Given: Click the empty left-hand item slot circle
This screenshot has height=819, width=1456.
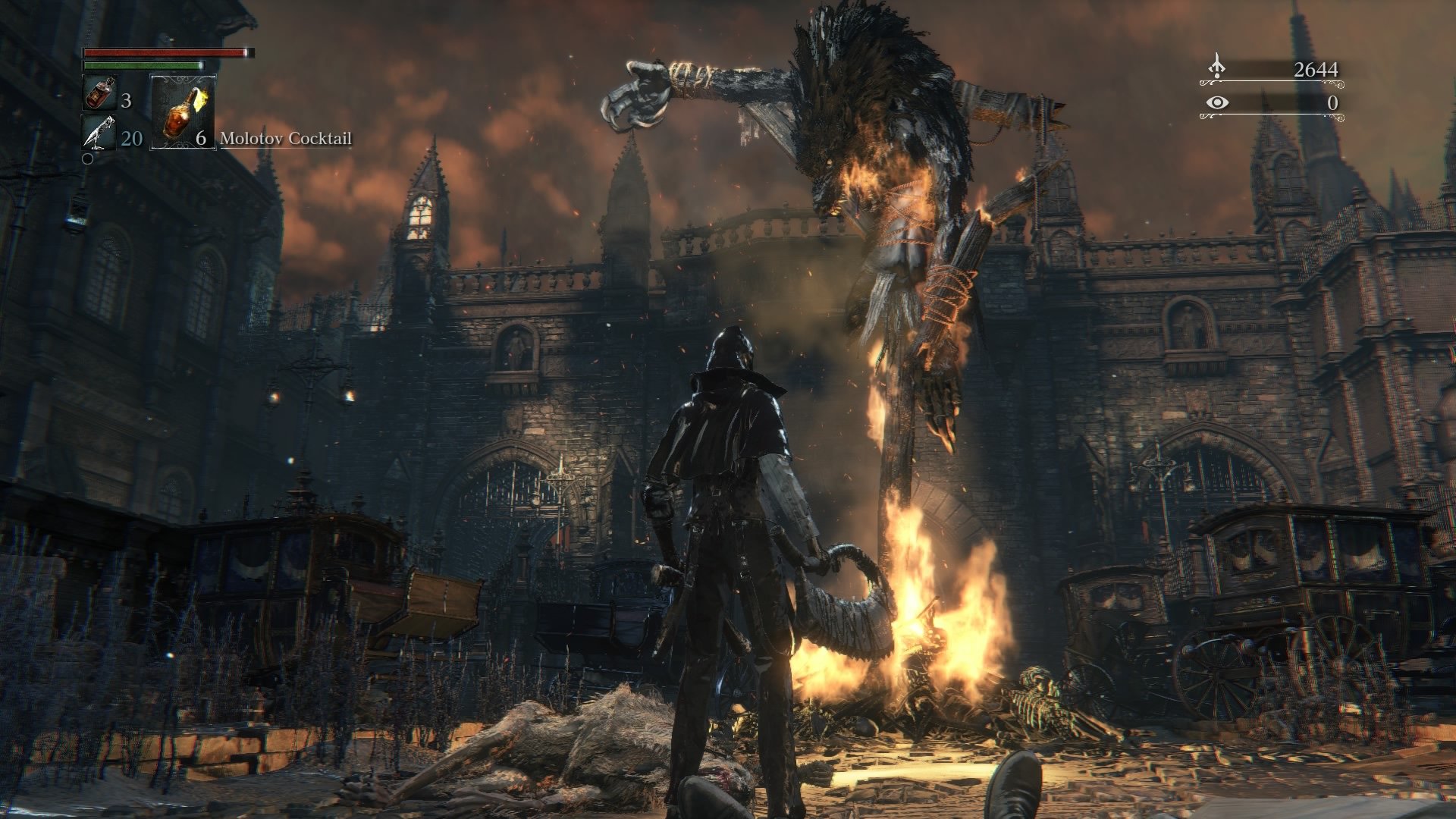Looking at the screenshot, I should (x=88, y=158).
